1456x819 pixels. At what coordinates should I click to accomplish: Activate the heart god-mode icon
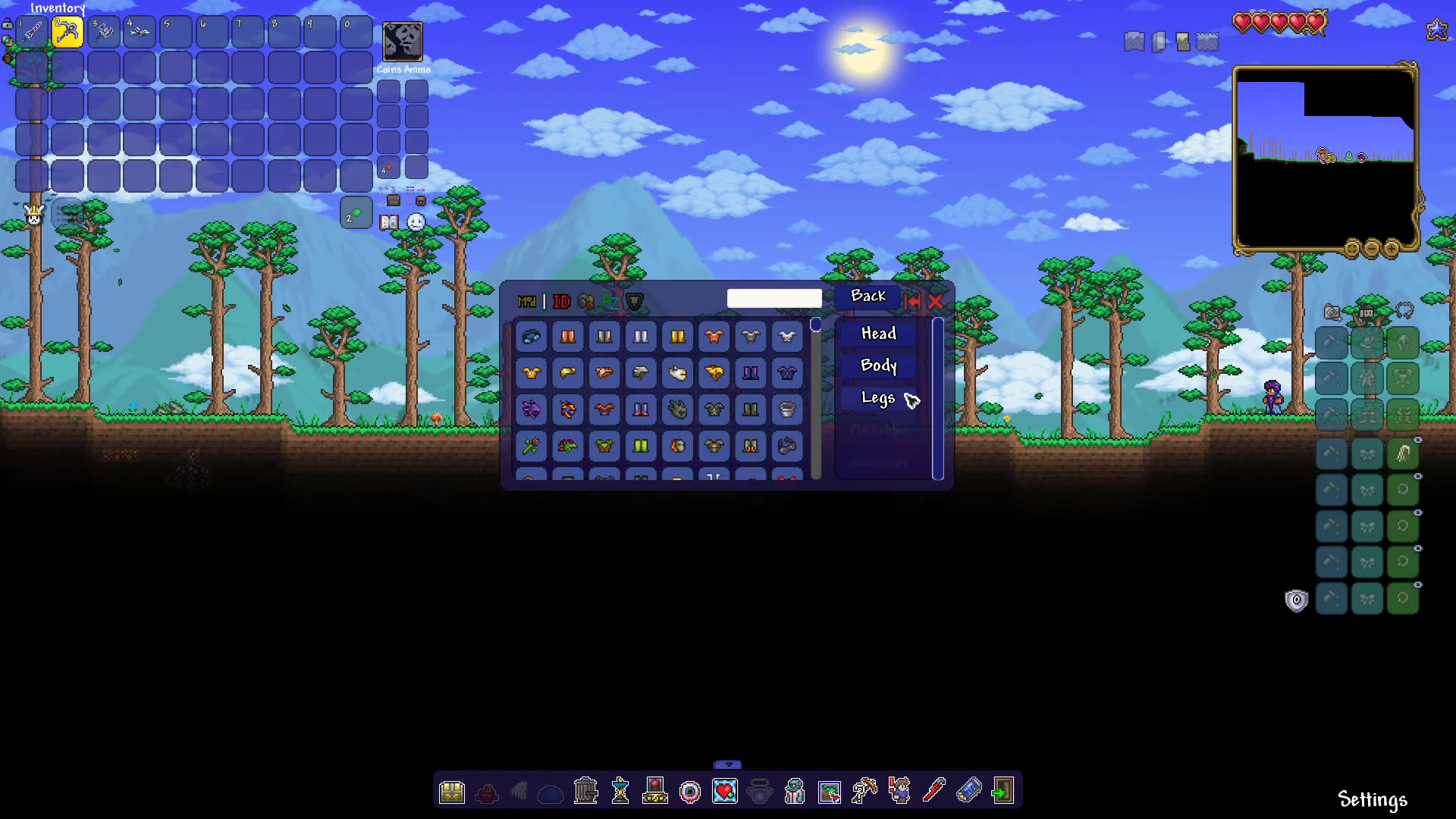(x=724, y=791)
